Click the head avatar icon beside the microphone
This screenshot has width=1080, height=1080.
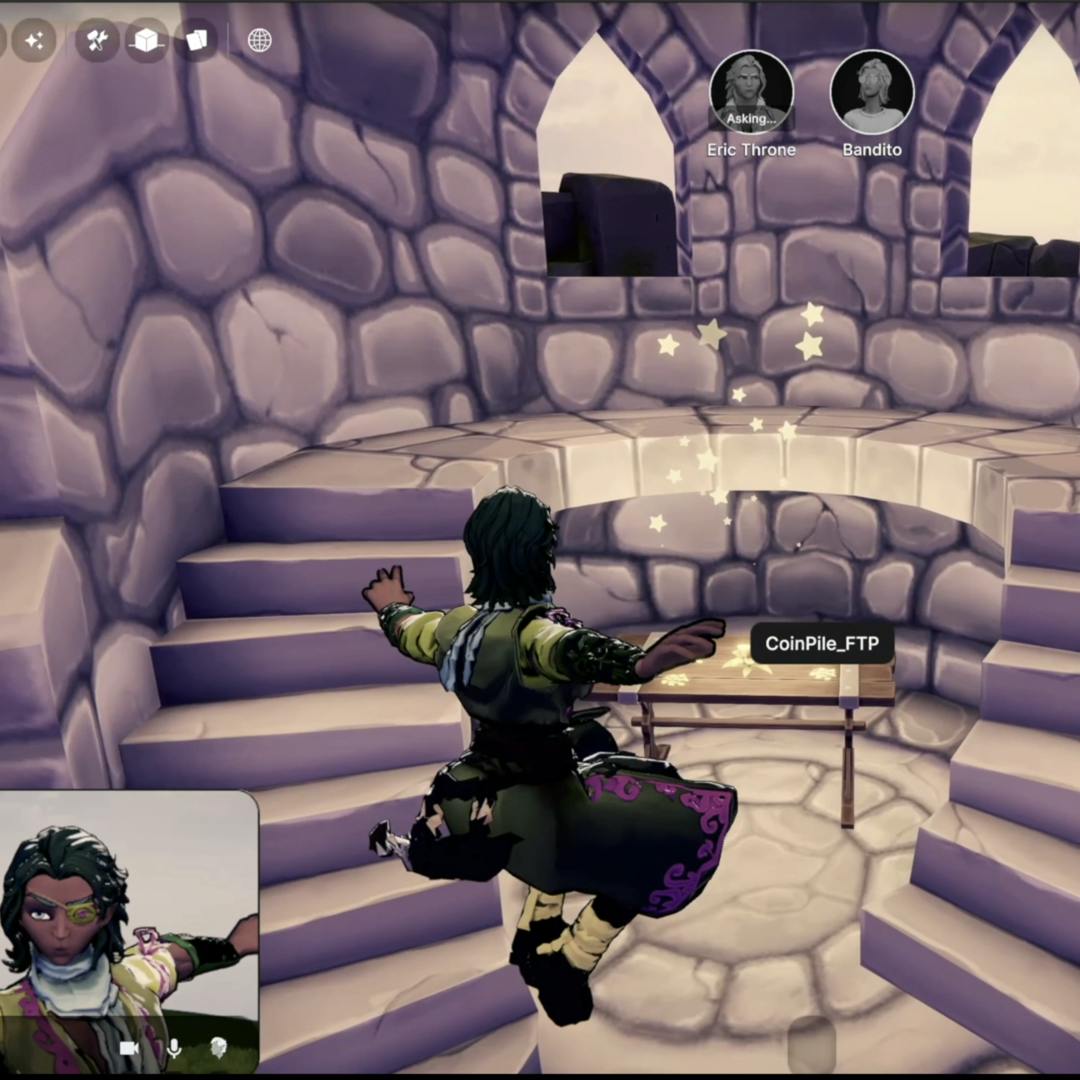(x=218, y=1047)
